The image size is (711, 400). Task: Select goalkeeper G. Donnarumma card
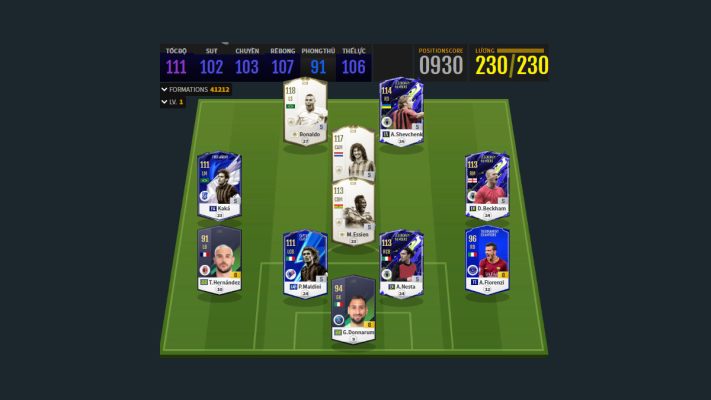353,309
